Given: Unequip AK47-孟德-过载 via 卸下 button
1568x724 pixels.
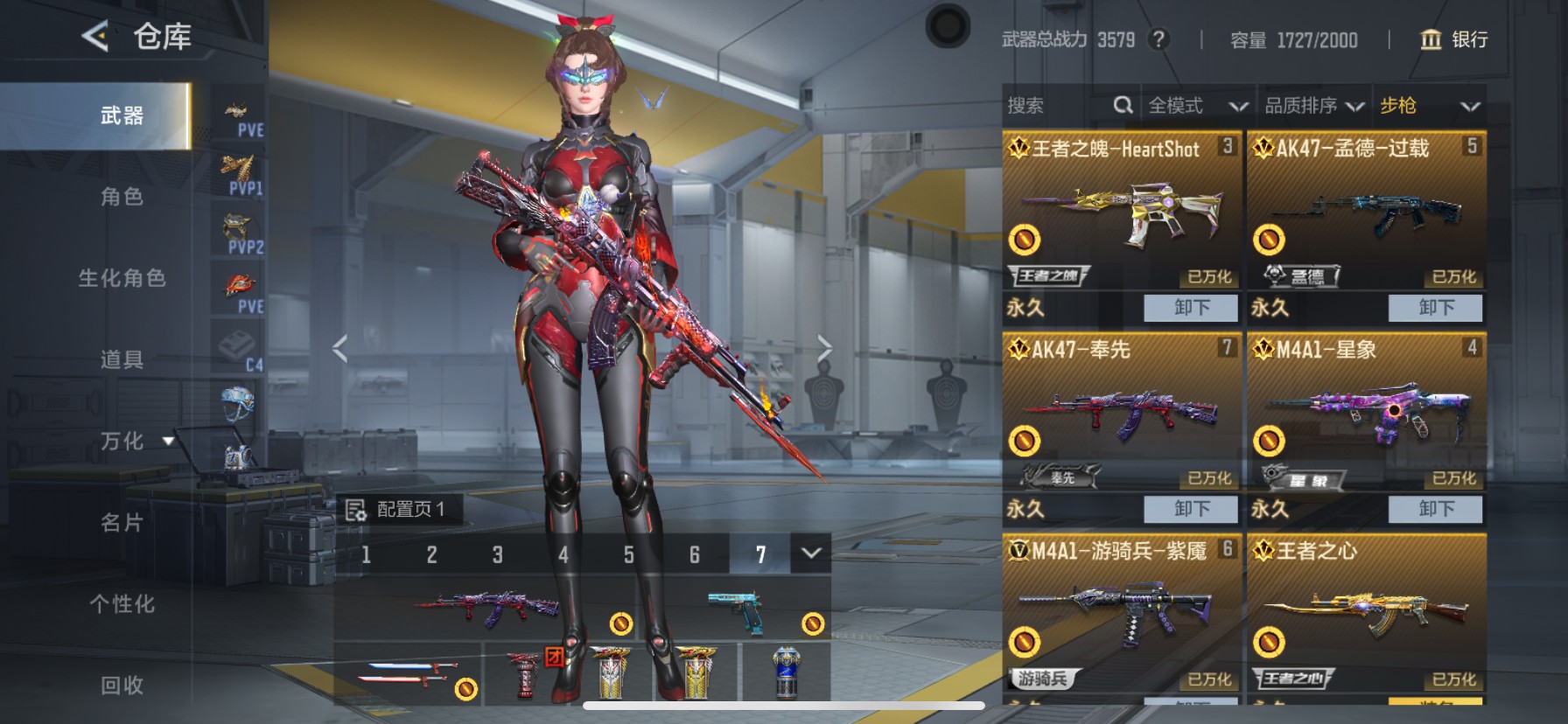Looking at the screenshot, I should 1435,308.
